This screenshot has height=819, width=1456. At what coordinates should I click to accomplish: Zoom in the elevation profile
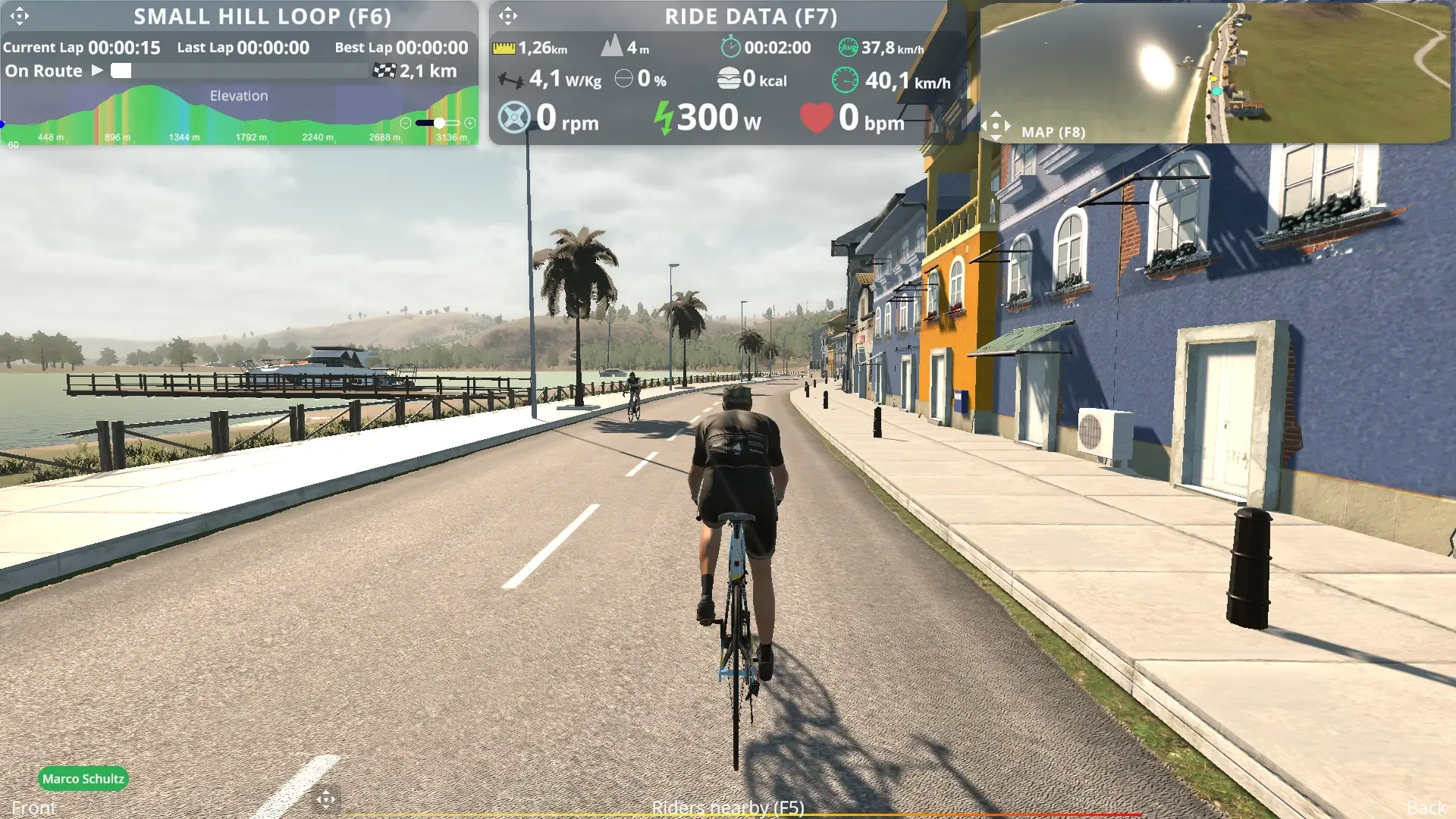click(470, 123)
